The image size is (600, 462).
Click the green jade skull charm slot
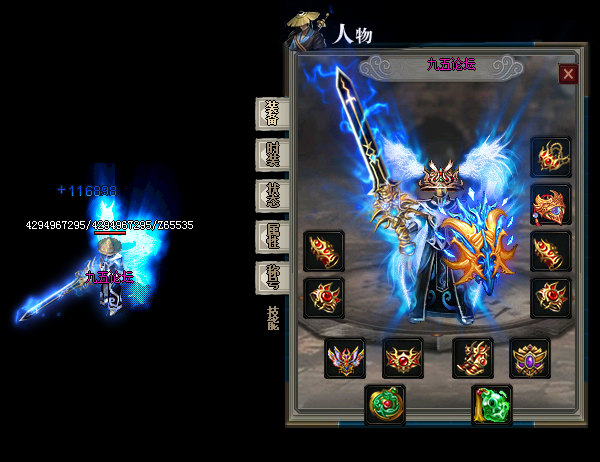(x=492, y=405)
